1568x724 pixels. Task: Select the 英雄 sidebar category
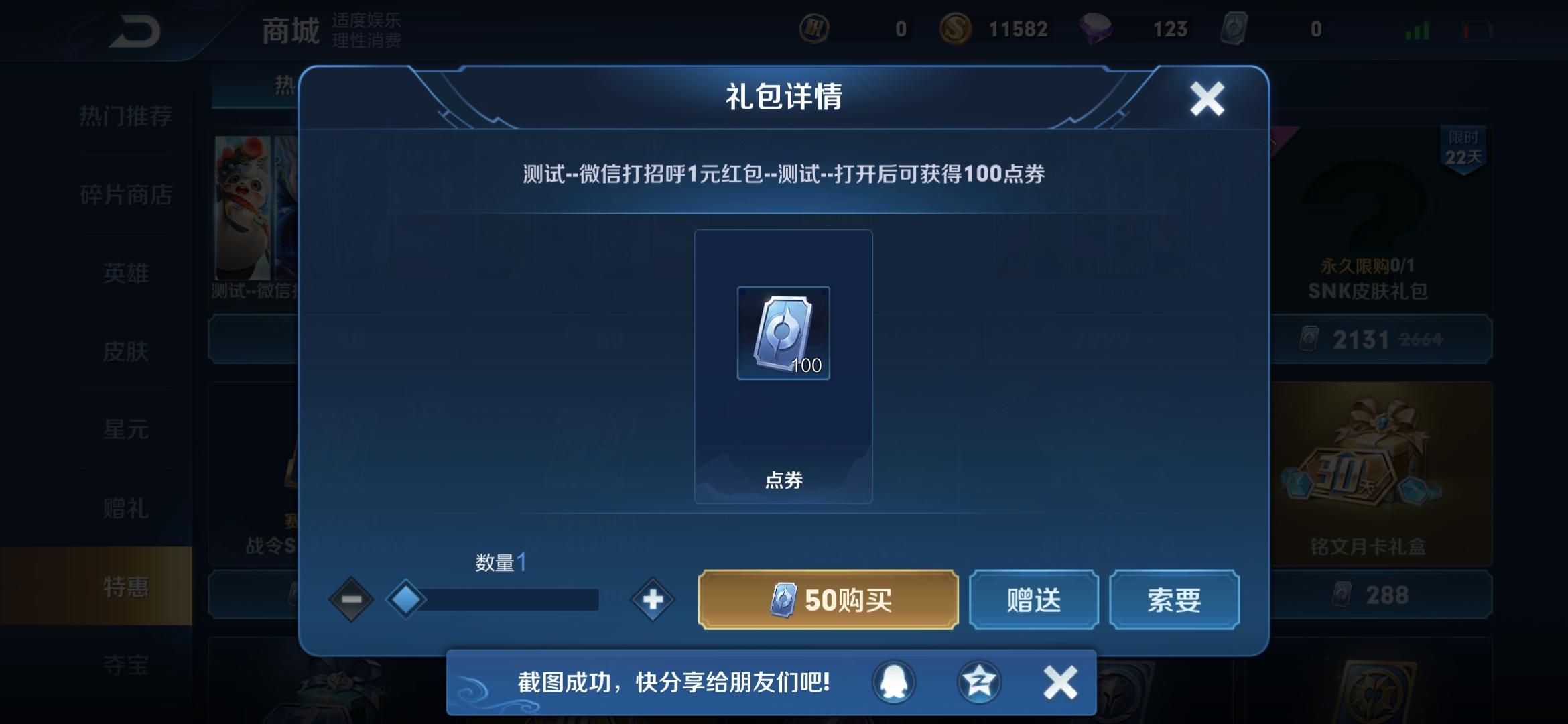pos(127,274)
